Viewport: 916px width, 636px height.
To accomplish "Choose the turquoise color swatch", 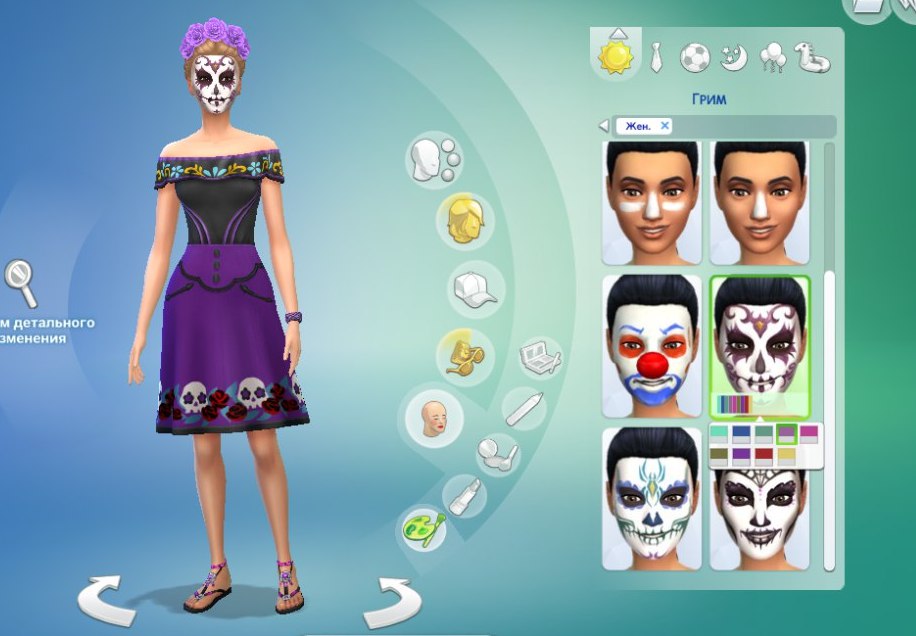I will point(720,432).
